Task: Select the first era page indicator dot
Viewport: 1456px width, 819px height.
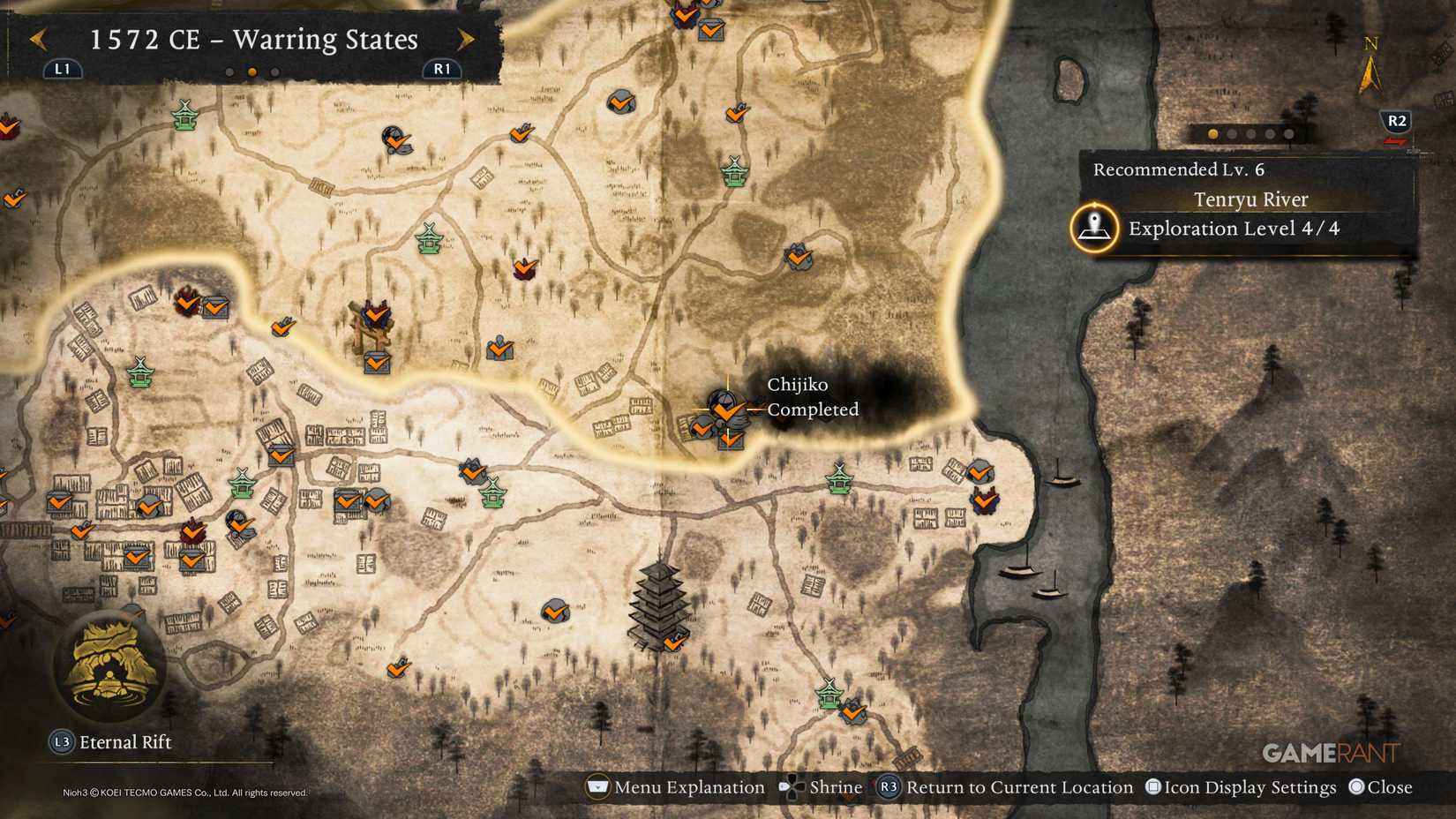Action: (231, 71)
